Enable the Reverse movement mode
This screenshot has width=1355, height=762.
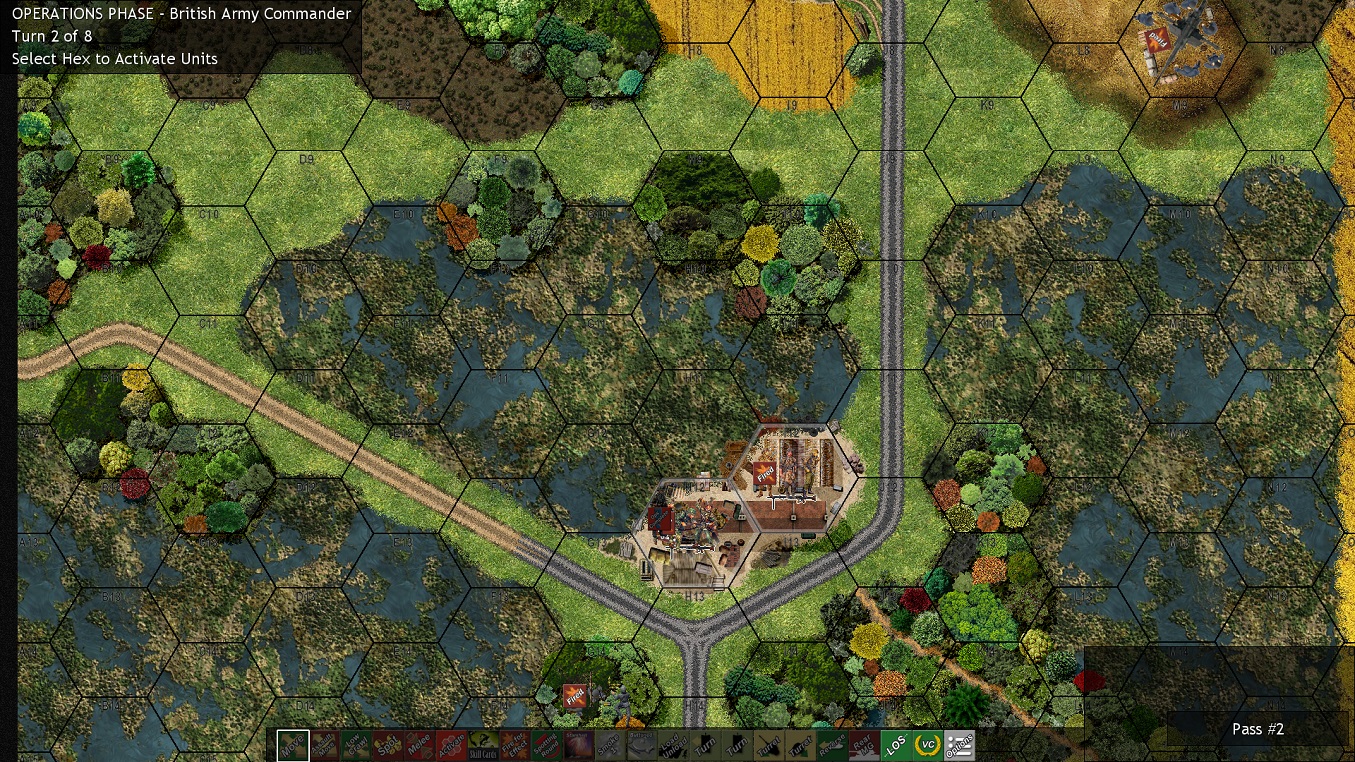(833, 745)
